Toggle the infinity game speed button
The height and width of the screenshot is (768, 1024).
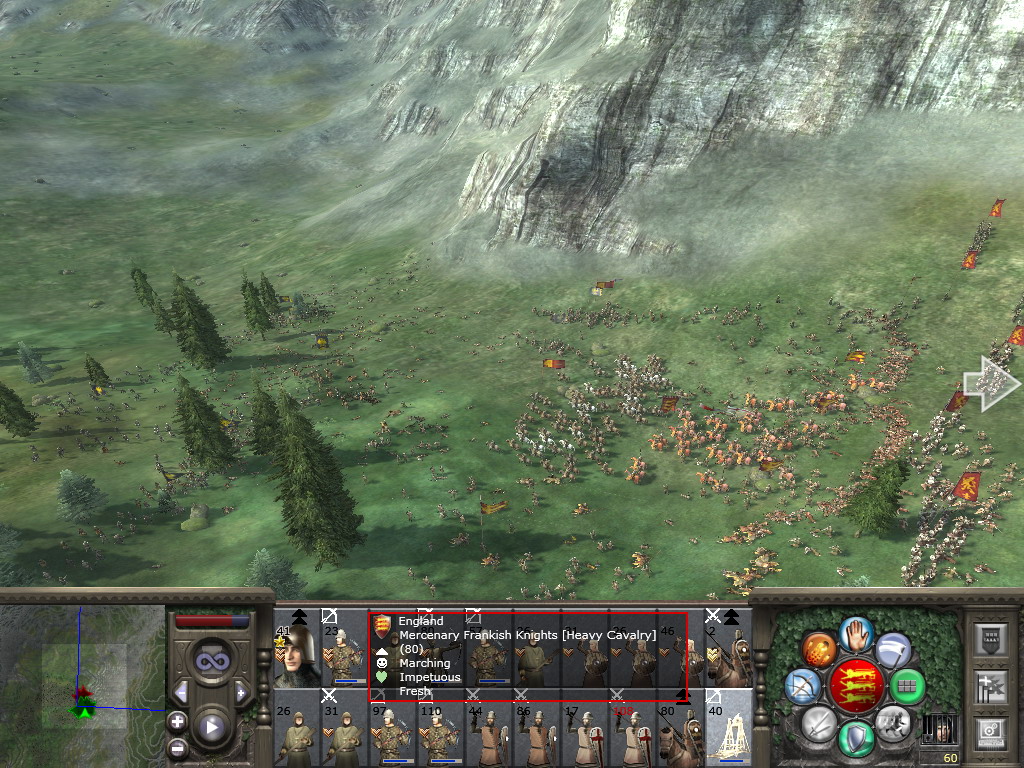click(x=210, y=661)
